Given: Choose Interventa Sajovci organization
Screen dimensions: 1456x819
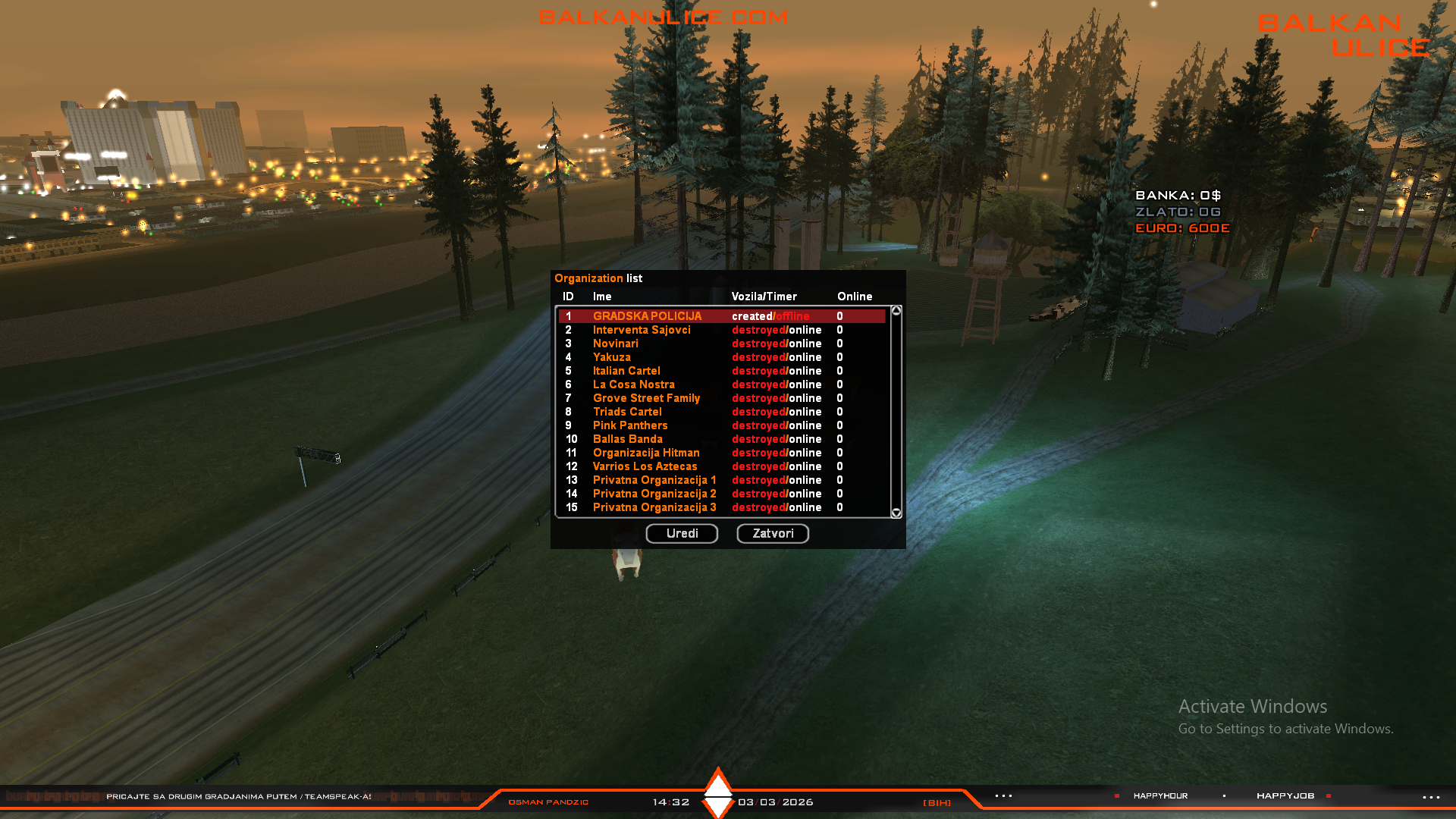Looking at the screenshot, I should [642, 330].
